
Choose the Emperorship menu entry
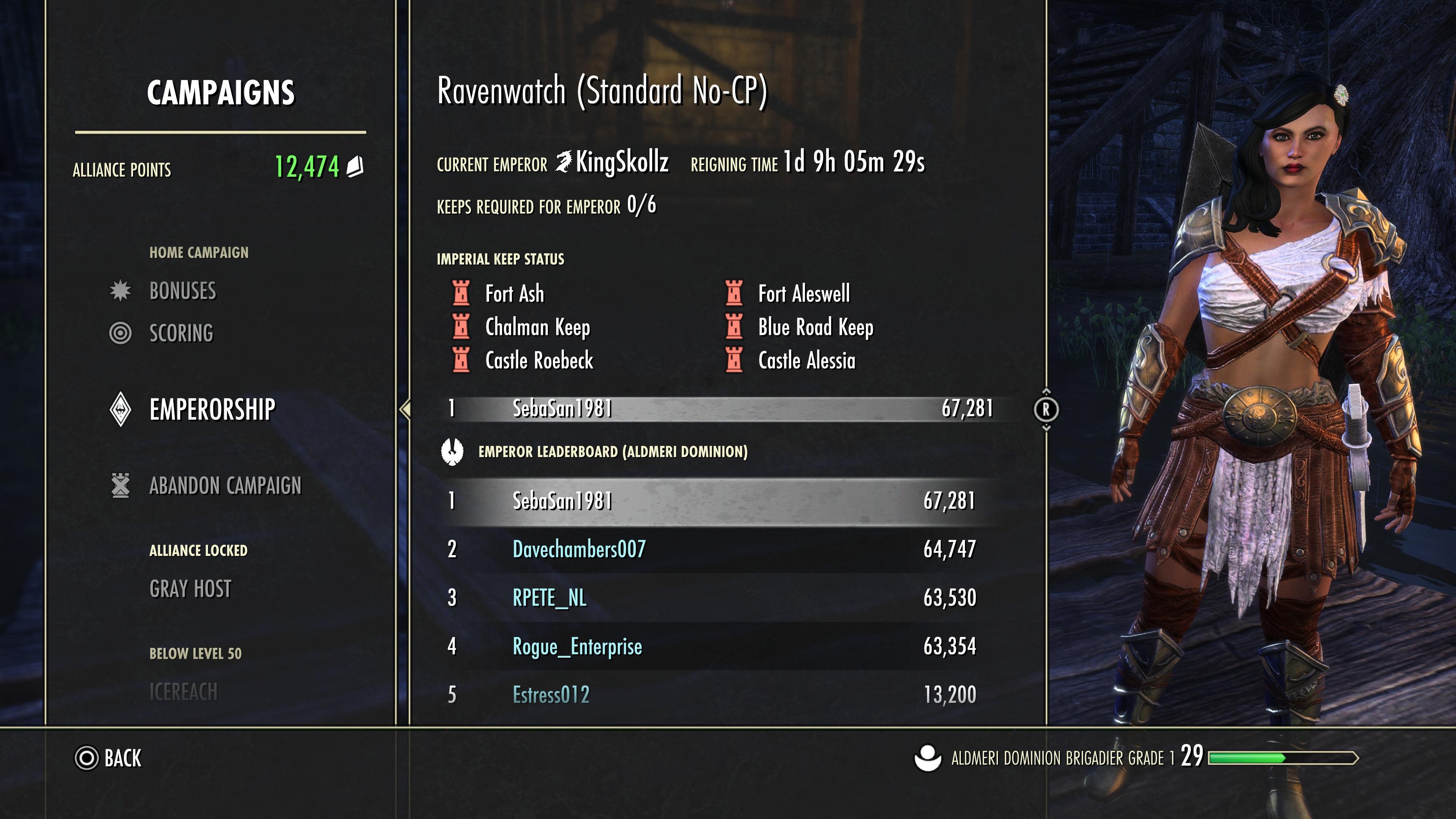(212, 409)
